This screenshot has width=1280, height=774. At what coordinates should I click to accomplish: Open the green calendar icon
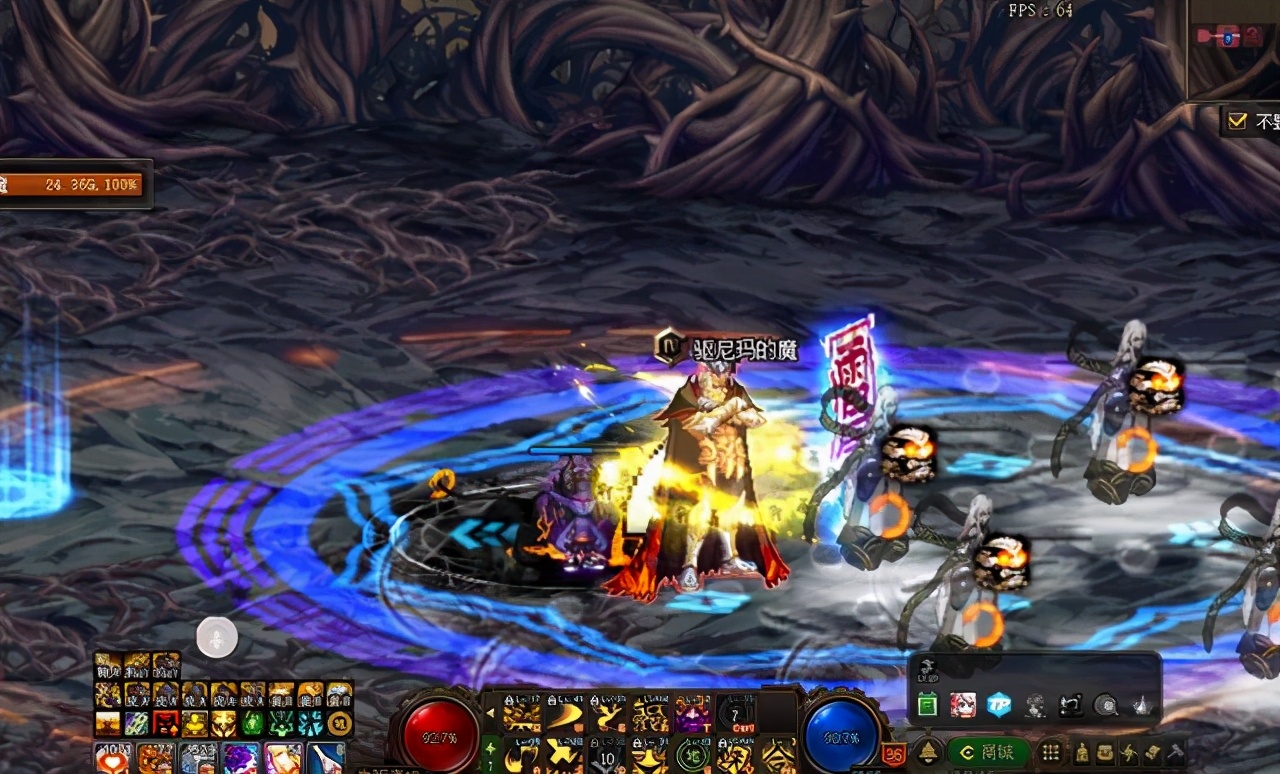[927, 706]
